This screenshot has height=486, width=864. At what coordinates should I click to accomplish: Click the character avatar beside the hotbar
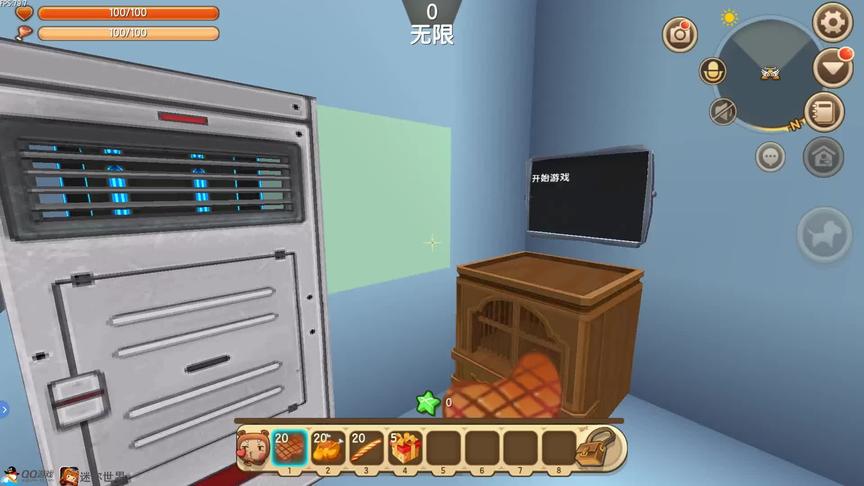click(250, 447)
